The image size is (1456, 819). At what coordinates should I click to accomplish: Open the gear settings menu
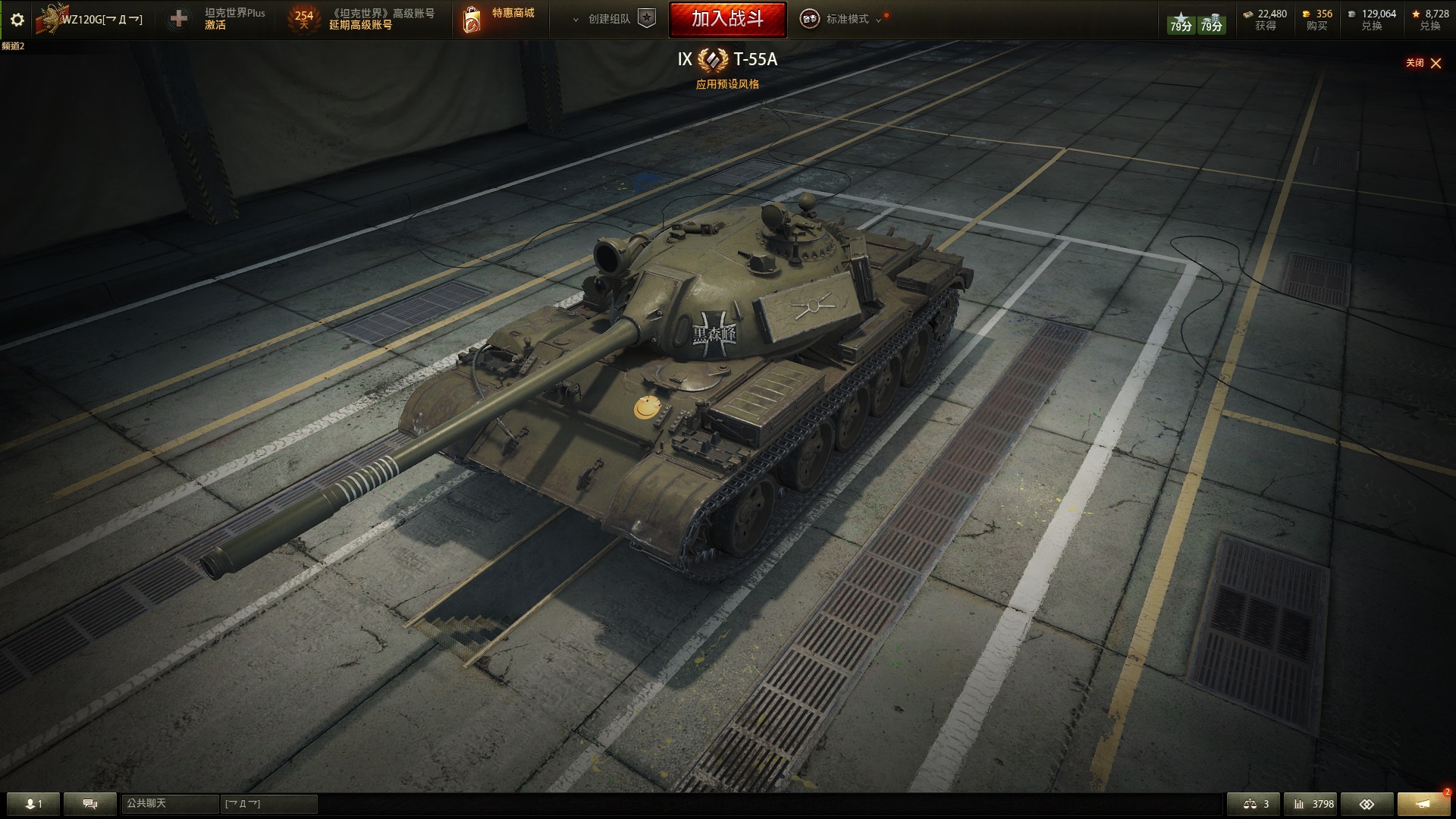coord(17,20)
